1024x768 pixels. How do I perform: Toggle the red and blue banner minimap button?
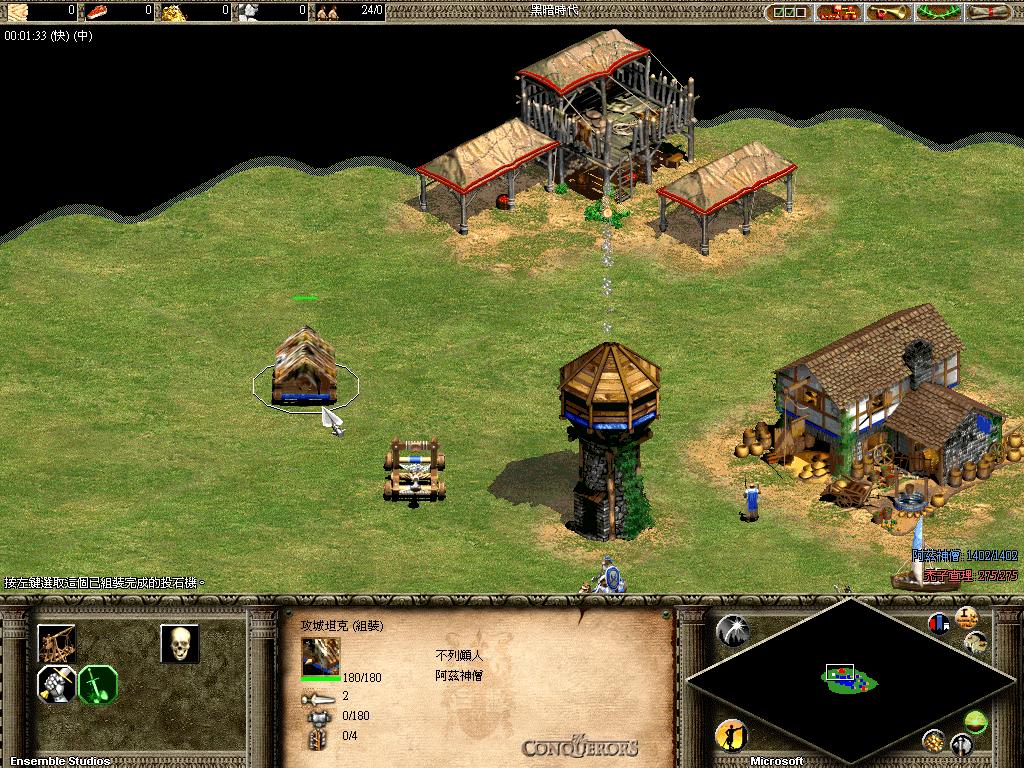tap(938, 623)
